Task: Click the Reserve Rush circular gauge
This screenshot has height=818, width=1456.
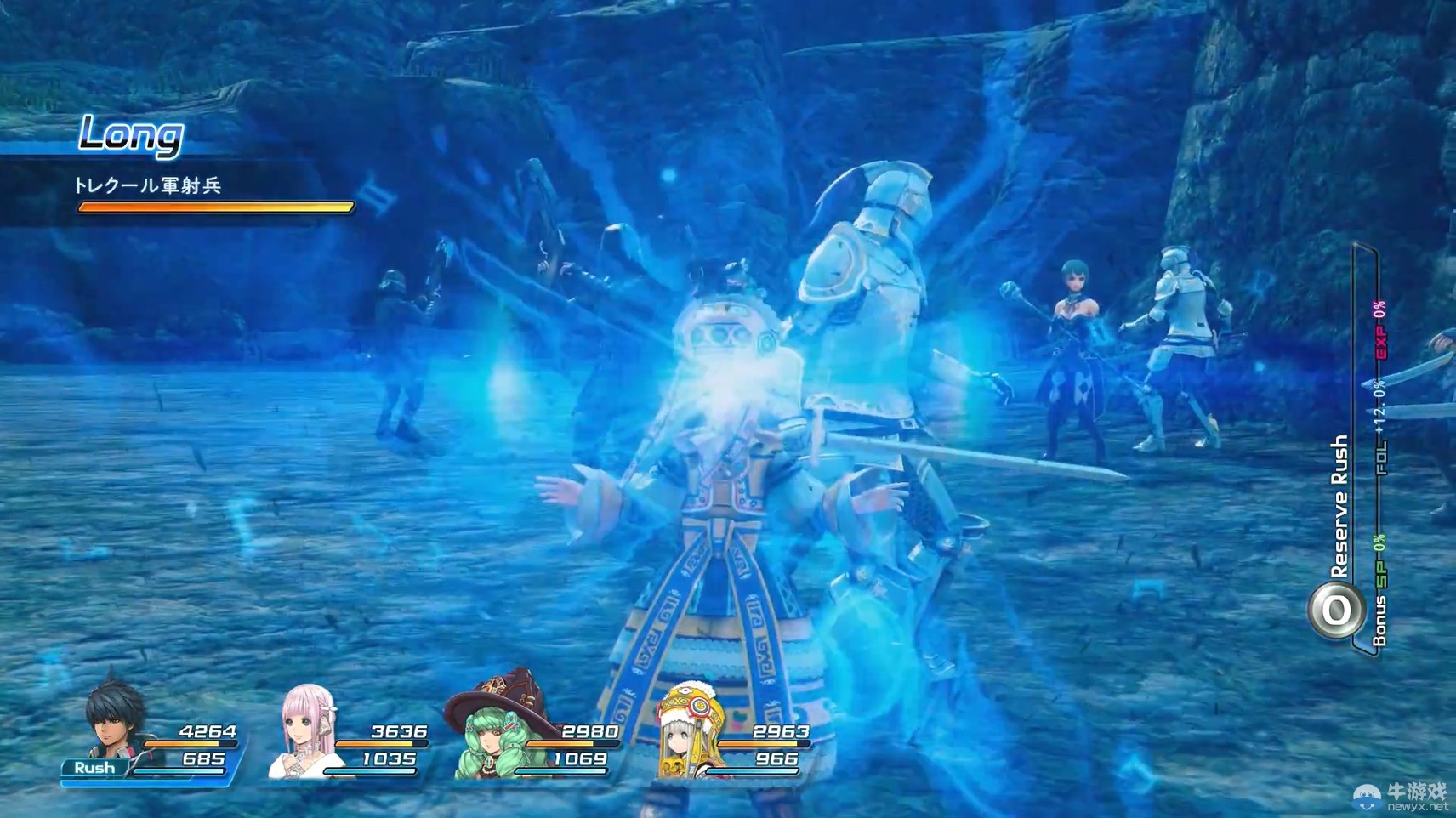Action: click(x=1335, y=610)
